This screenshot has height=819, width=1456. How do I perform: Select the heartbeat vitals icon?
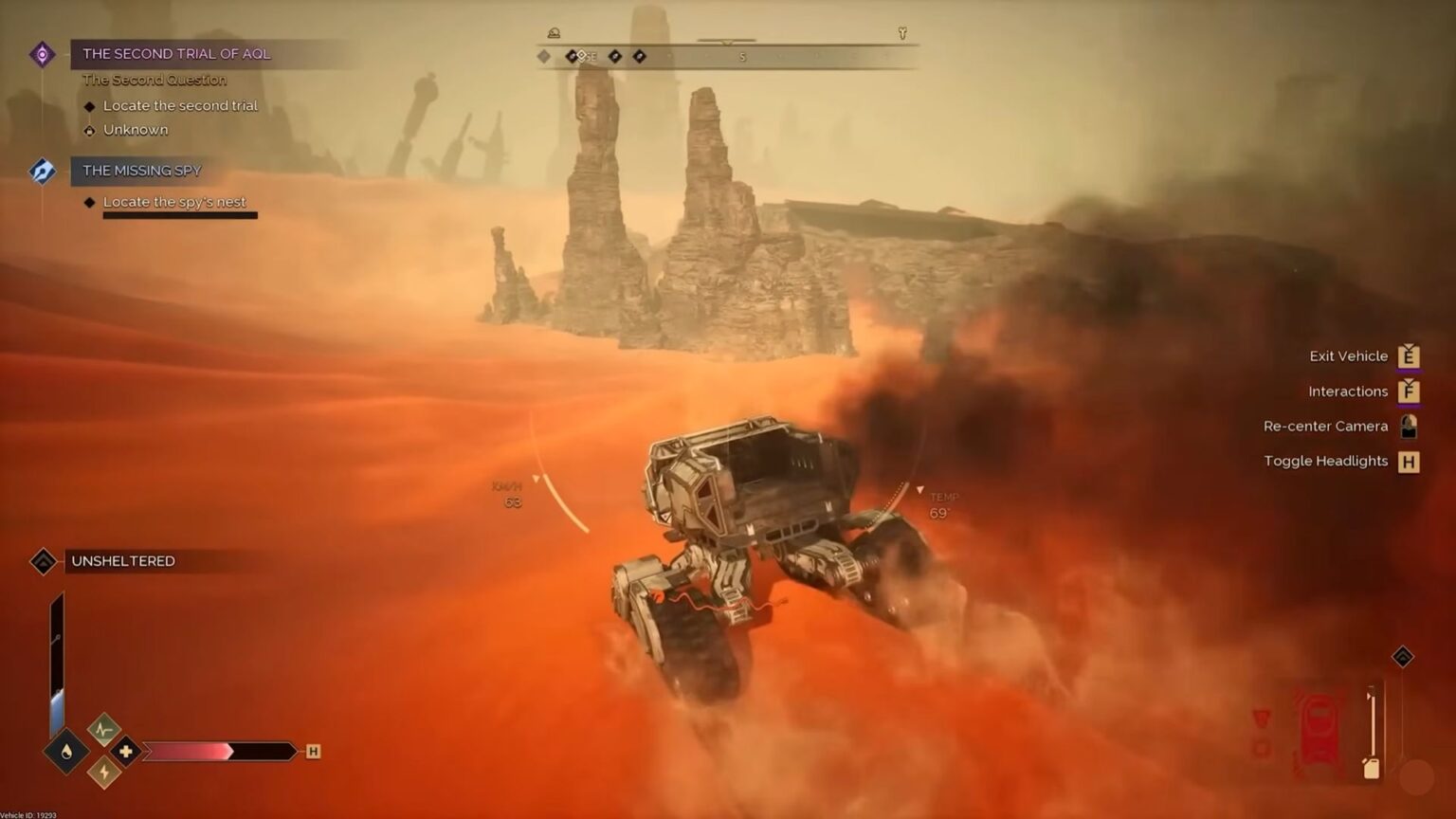click(102, 729)
